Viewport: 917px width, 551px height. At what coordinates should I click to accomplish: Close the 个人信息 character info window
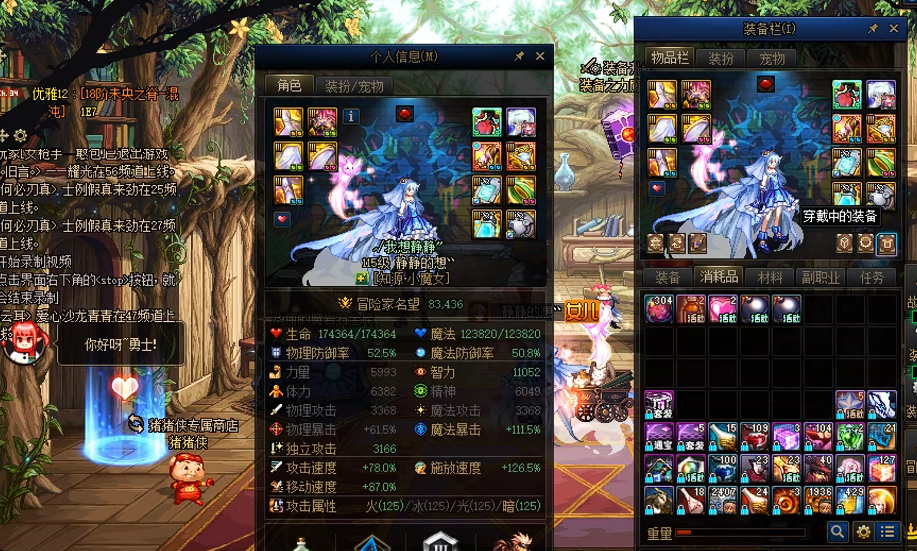click(540, 57)
